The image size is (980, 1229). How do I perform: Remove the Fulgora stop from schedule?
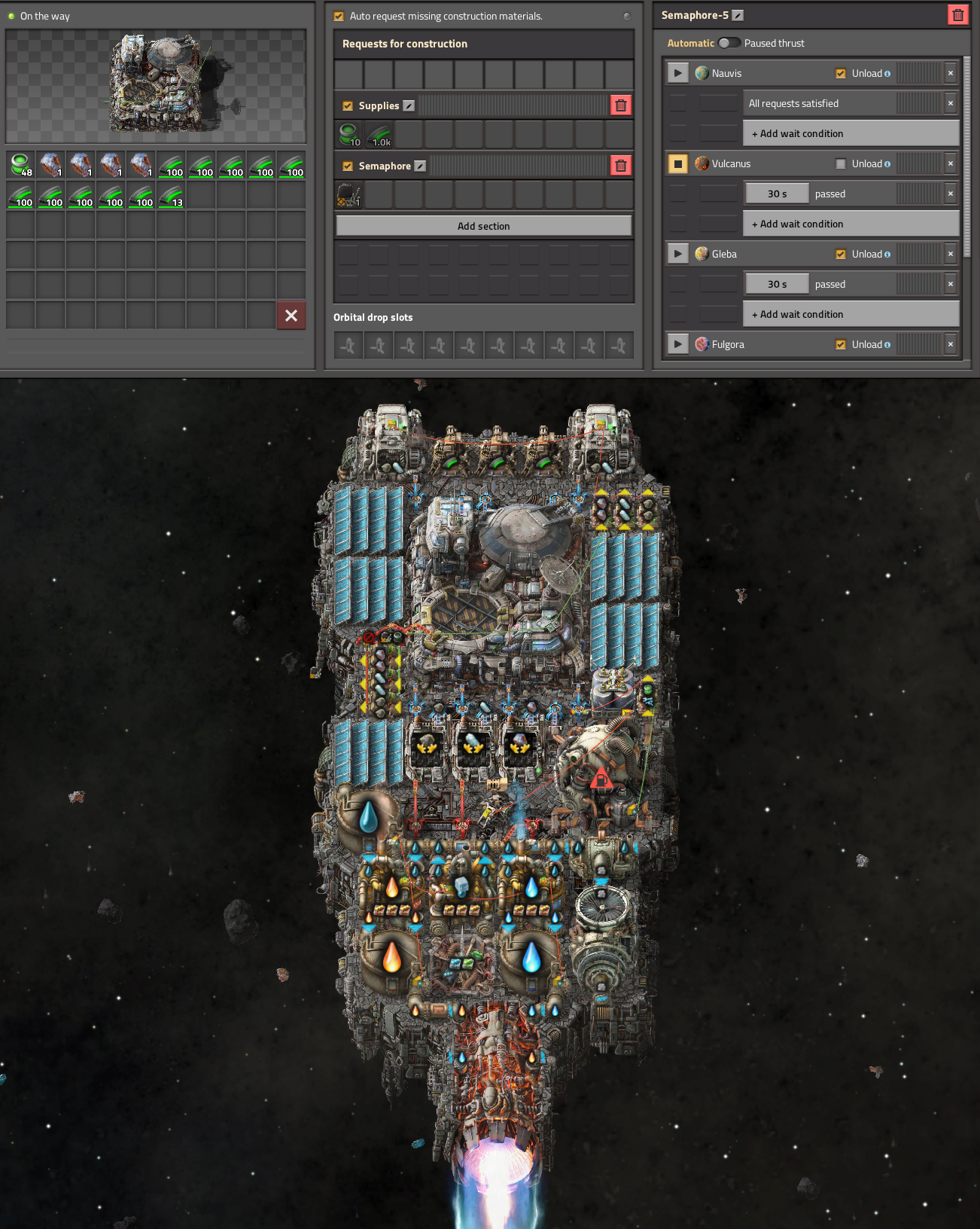pyautogui.click(x=951, y=344)
